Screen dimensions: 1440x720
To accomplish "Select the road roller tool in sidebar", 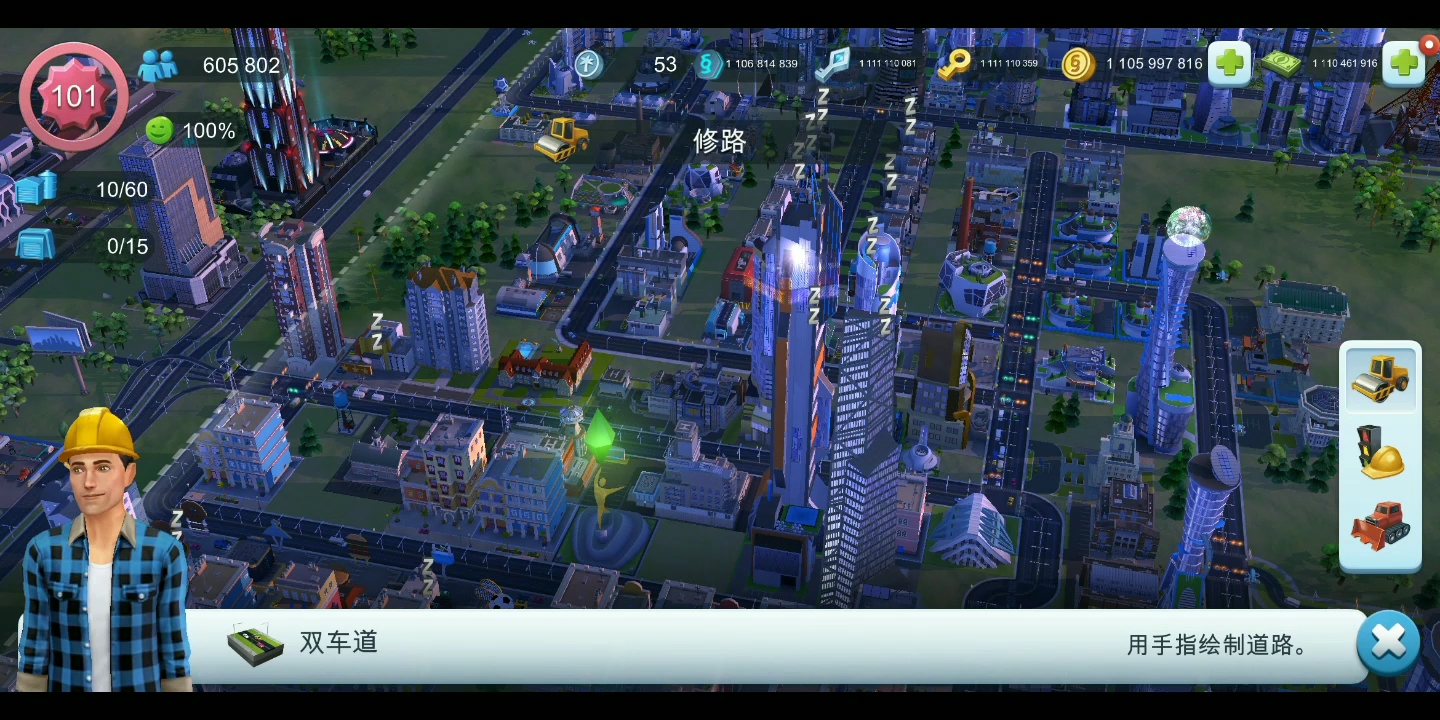I will click(x=1380, y=380).
